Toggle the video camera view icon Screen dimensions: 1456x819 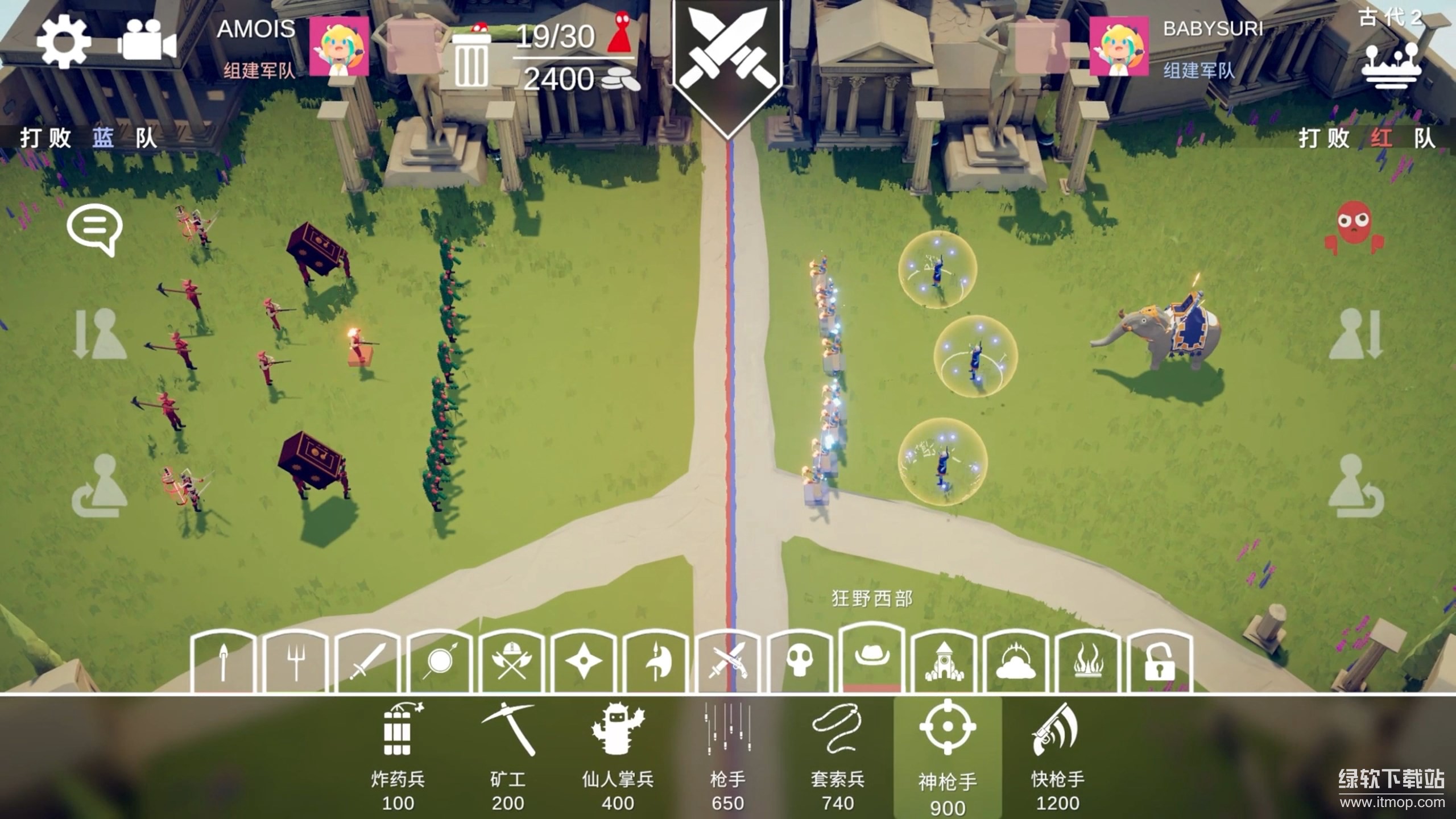coord(147,40)
